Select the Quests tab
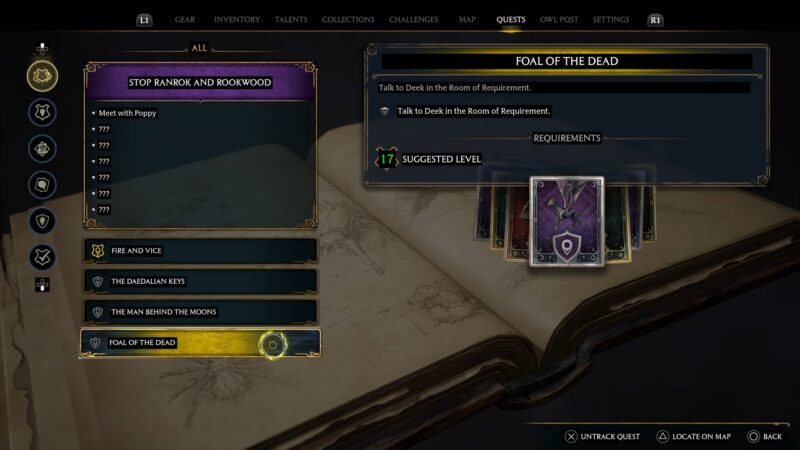 (x=510, y=19)
